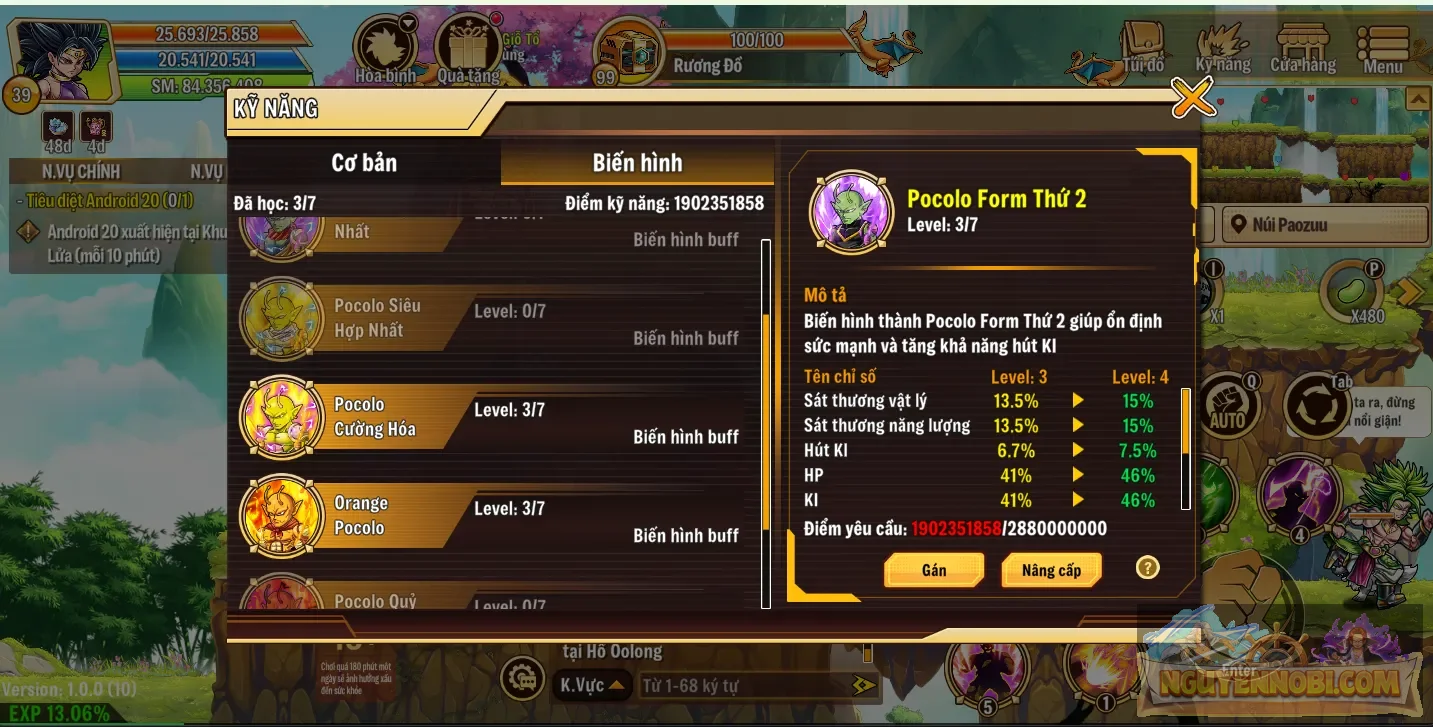
Task: Click the Gán assign button
Action: point(934,570)
